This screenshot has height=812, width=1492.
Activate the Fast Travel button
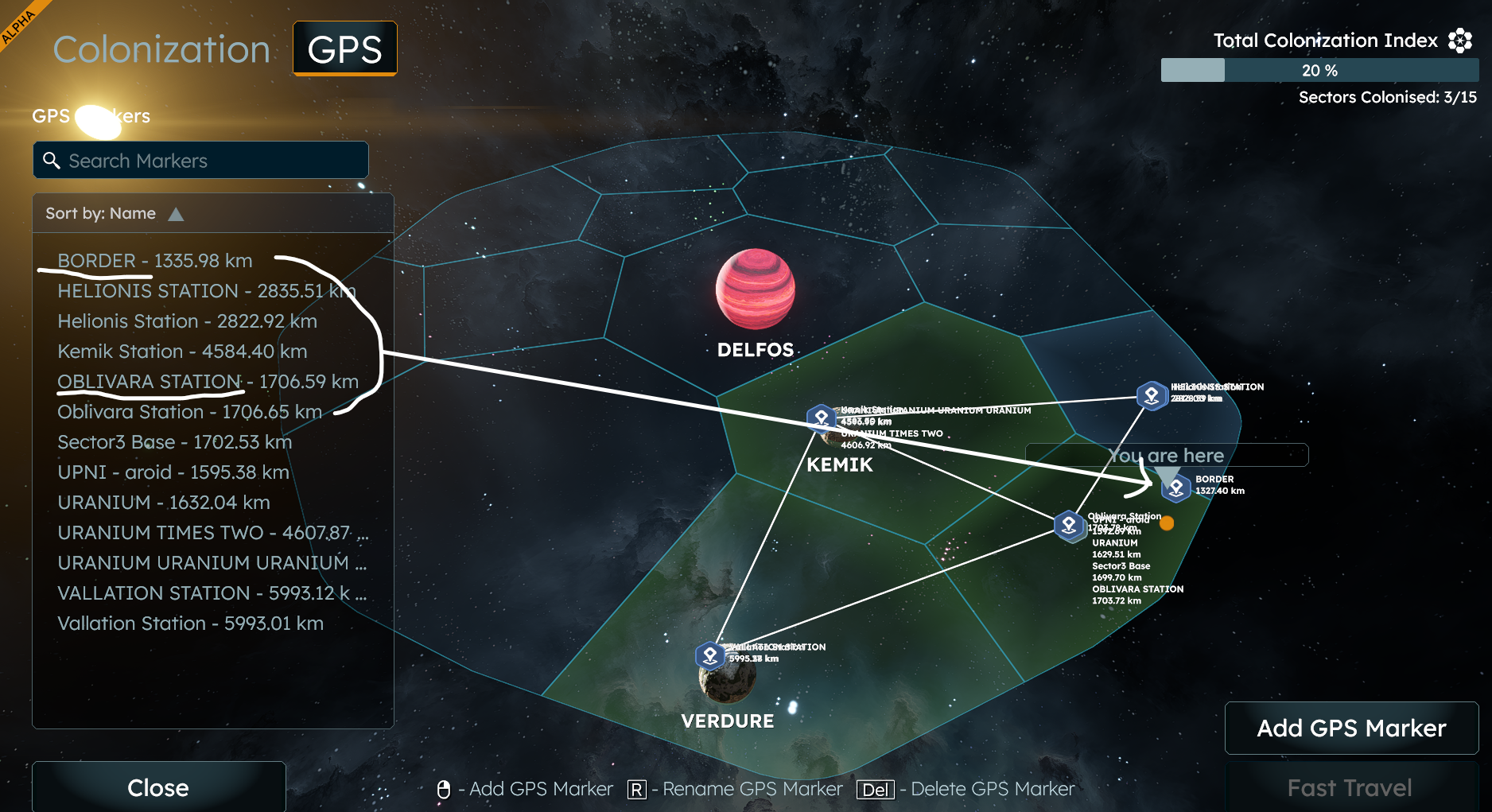(x=1350, y=787)
